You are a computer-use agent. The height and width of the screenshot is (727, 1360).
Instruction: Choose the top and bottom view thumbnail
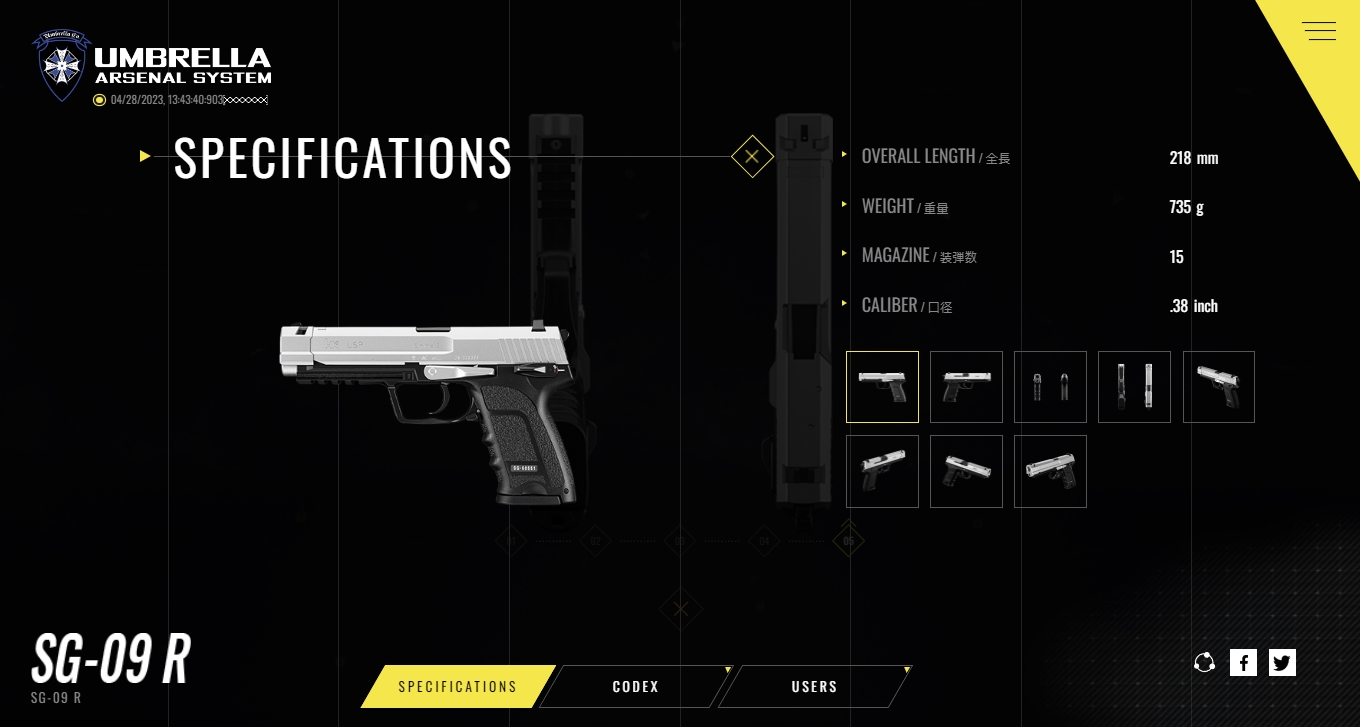pyautogui.click(x=1134, y=387)
